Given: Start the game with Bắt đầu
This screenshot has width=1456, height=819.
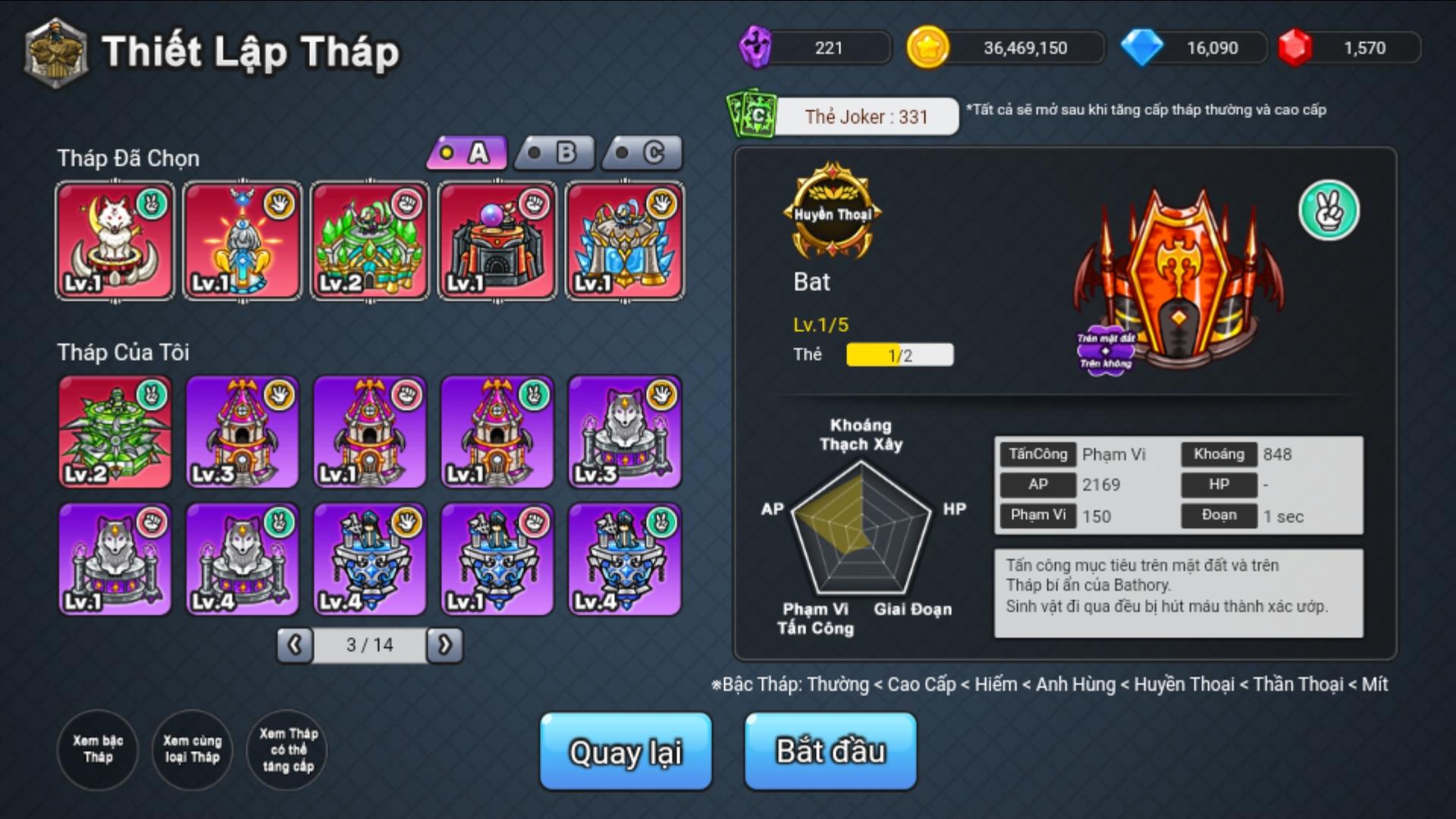Looking at the screenshot, I should (830, 751).
